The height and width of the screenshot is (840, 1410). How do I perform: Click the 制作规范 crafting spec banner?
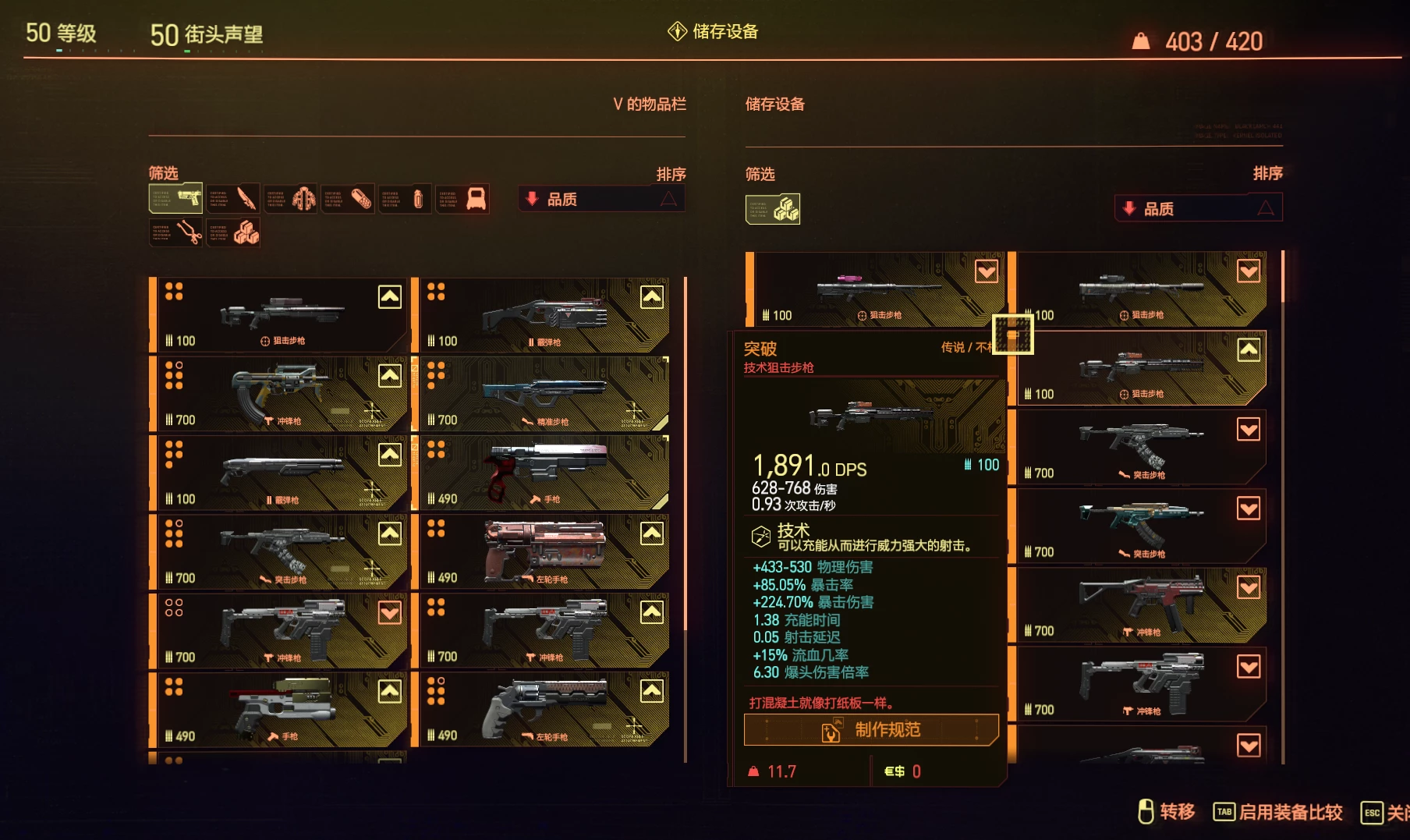872,730
